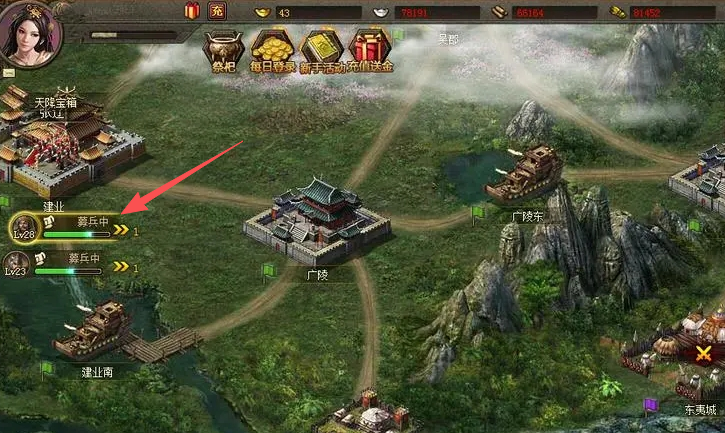Open the 充值送金 recharge gift icon

[372, 51]
